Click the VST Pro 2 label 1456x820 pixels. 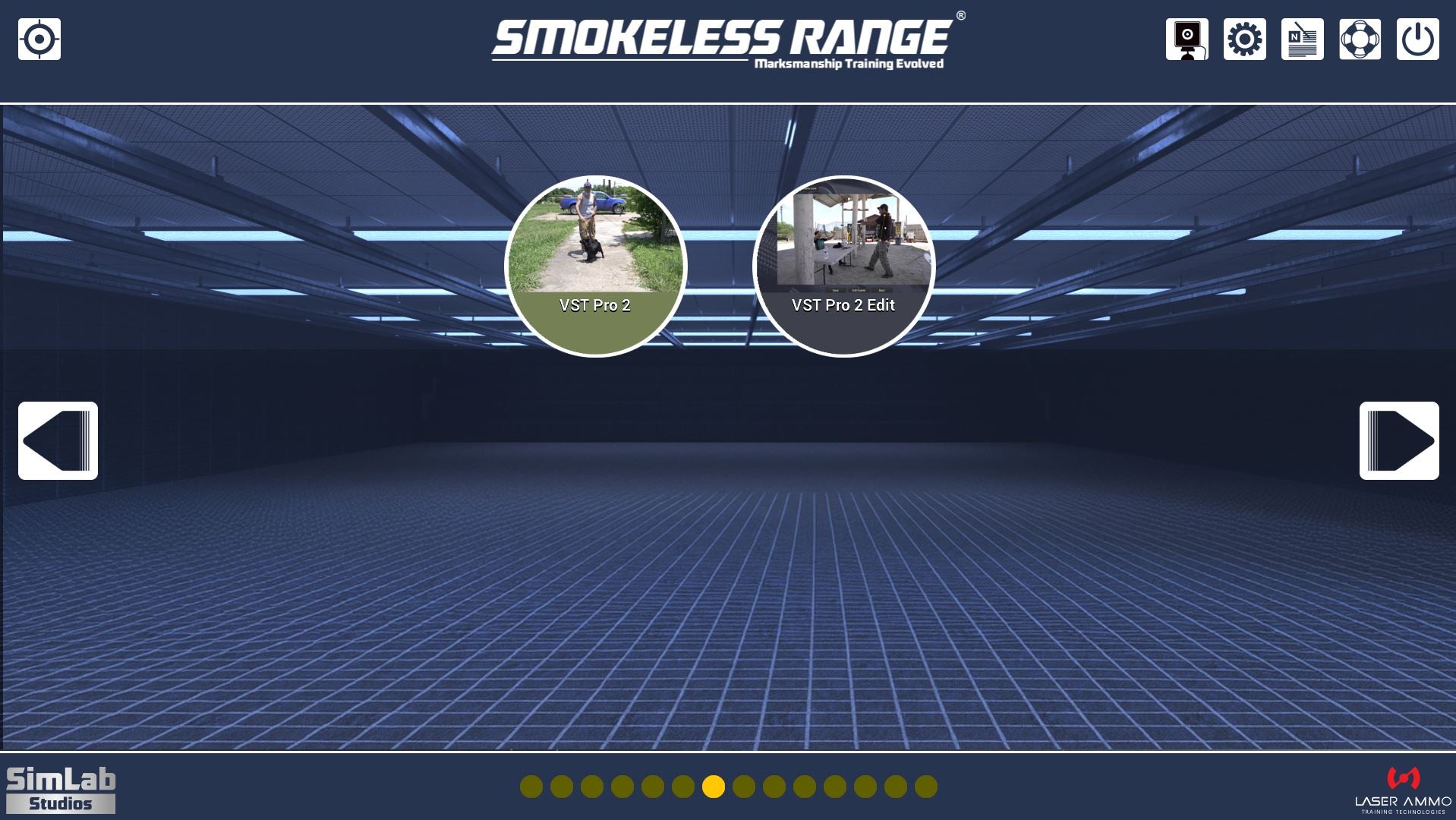click(597, 306)
